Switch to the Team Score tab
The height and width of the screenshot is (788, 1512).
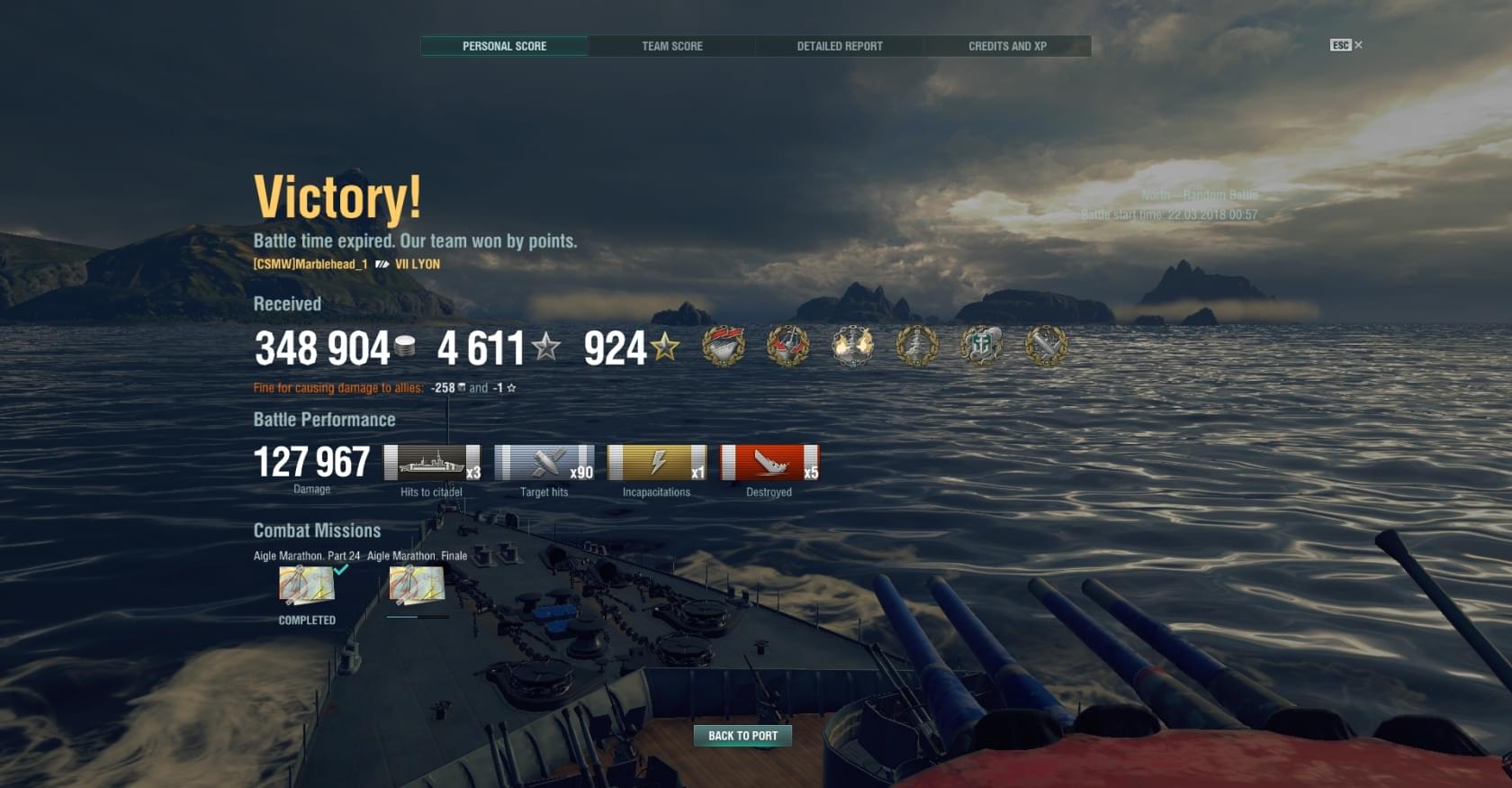coord(671,46)
